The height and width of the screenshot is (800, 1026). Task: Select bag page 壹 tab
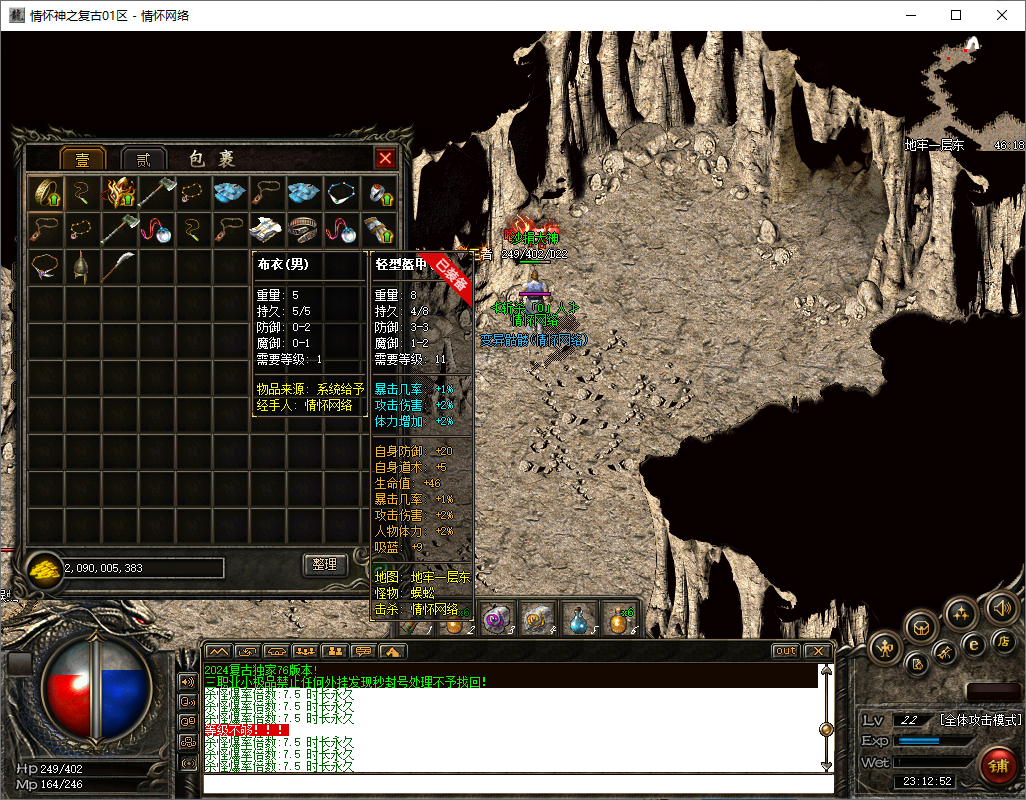coord(83,159)
